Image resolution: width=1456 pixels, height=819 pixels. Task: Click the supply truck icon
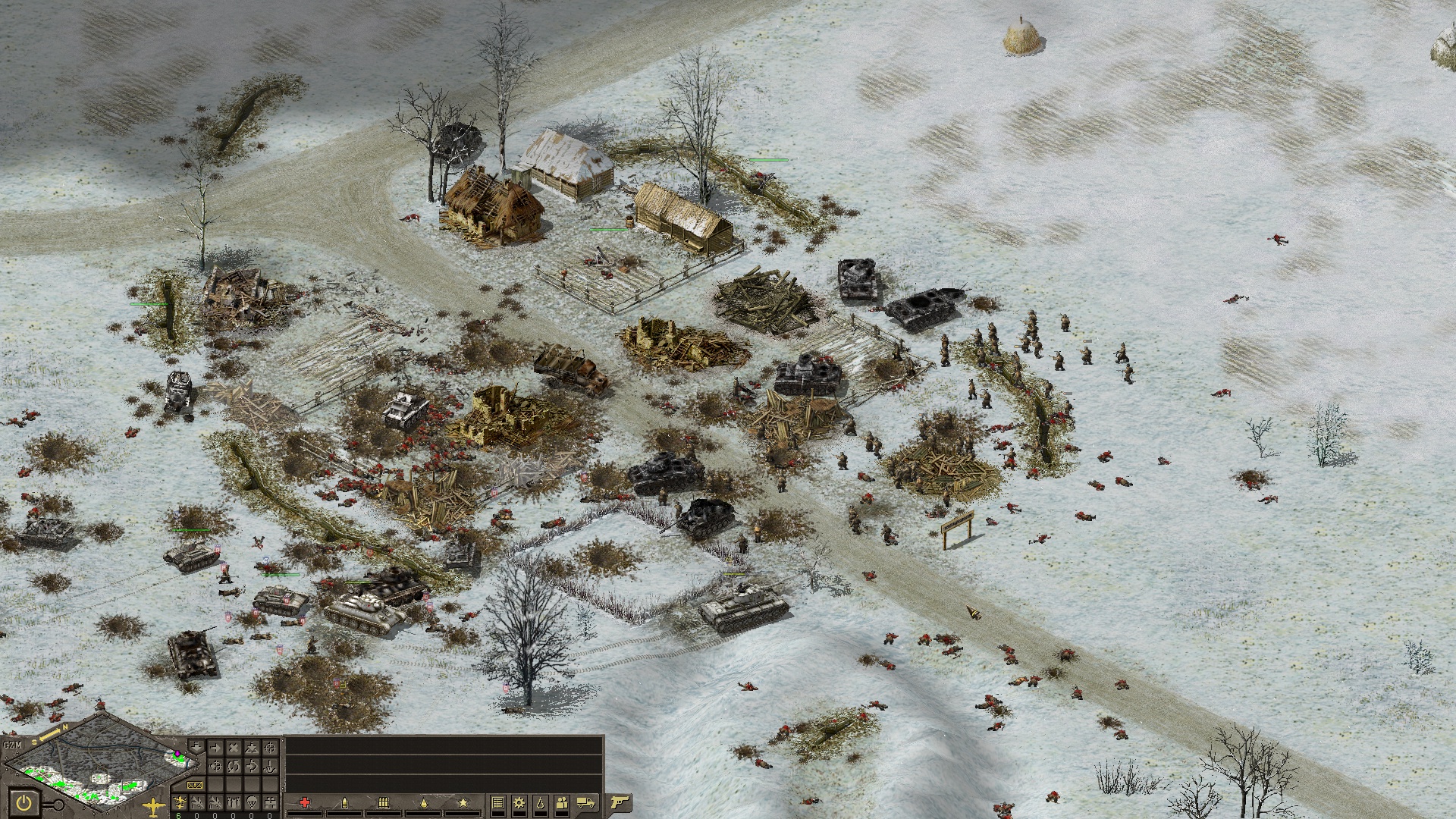[x=585, y=802]
